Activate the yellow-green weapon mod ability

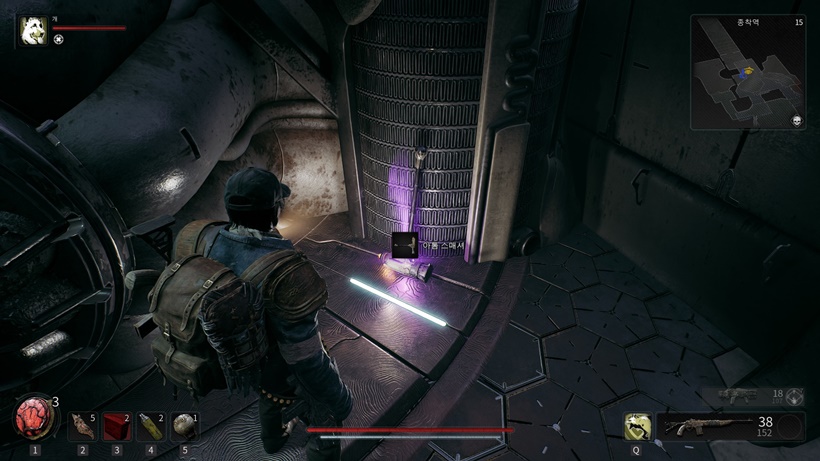pyautogui.click(x=636, y=427)
